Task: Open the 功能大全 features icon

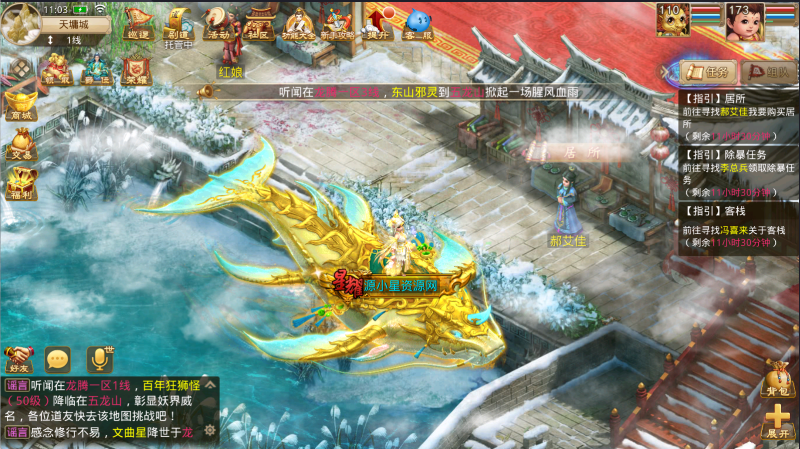Action: coord(297,20)
